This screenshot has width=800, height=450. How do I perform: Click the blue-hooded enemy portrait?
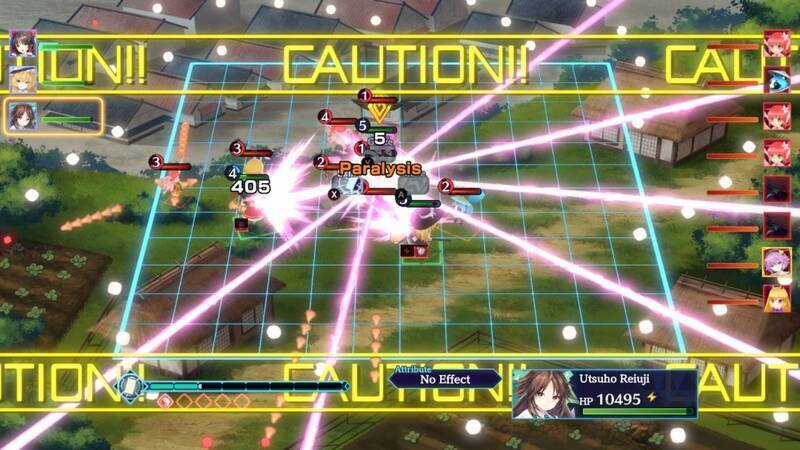pos(777,79)
